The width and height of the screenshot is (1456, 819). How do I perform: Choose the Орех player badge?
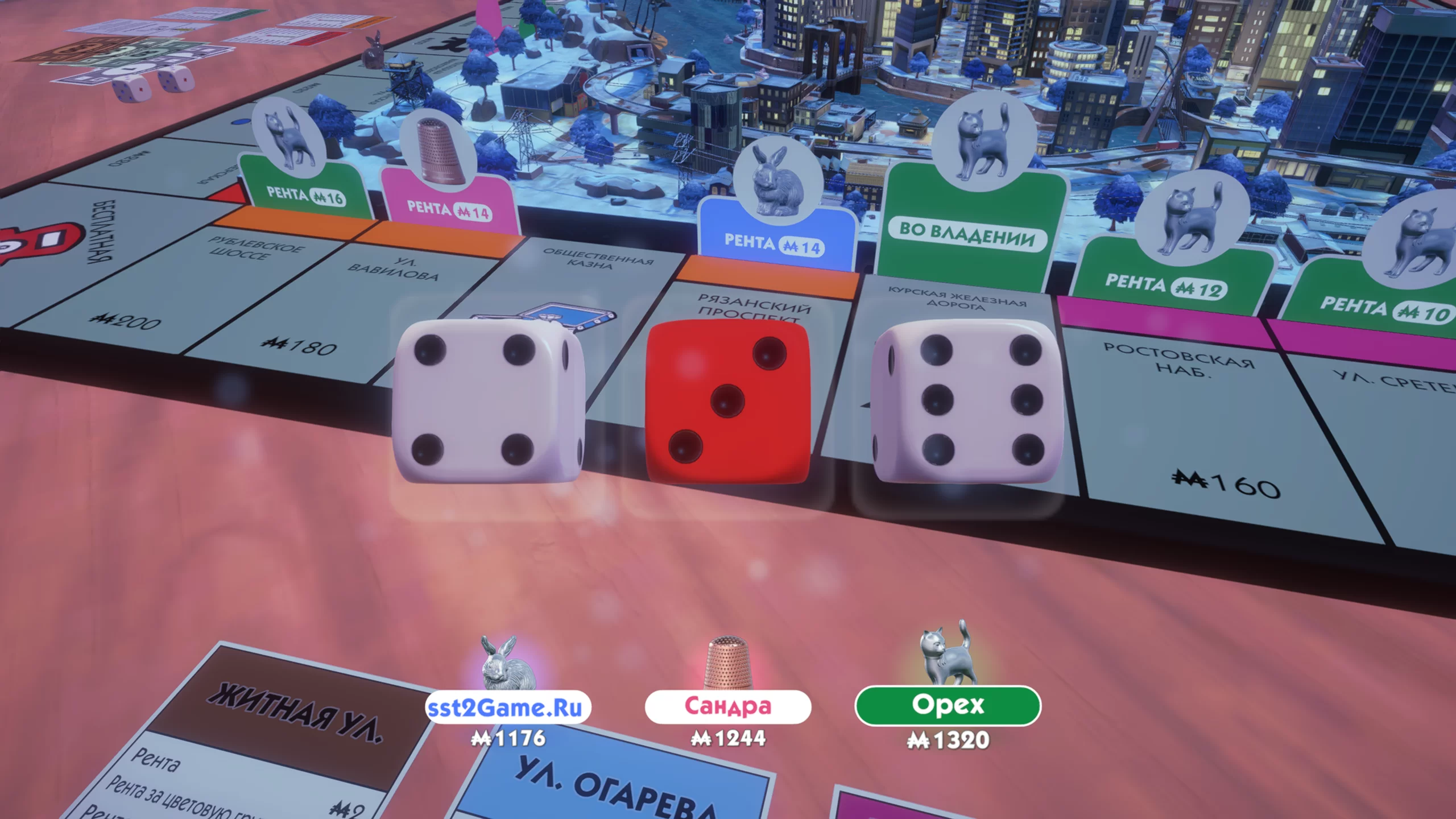(x=948, y=705)
